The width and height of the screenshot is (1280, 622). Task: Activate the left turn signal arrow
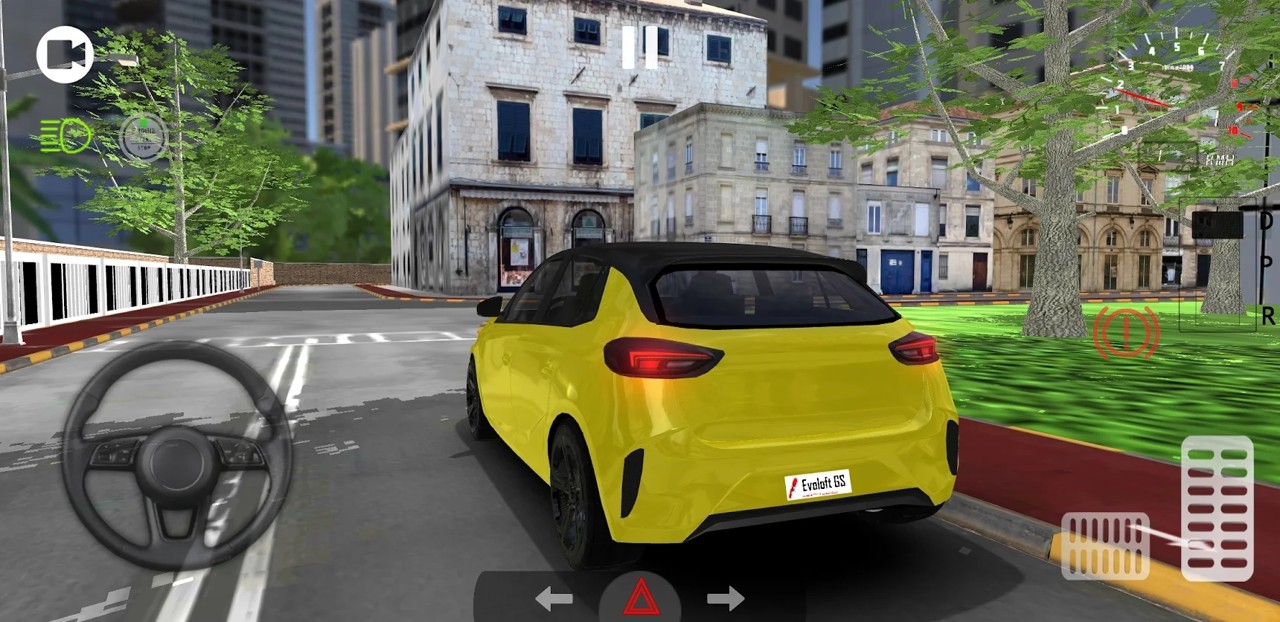(x=554, y=599)
